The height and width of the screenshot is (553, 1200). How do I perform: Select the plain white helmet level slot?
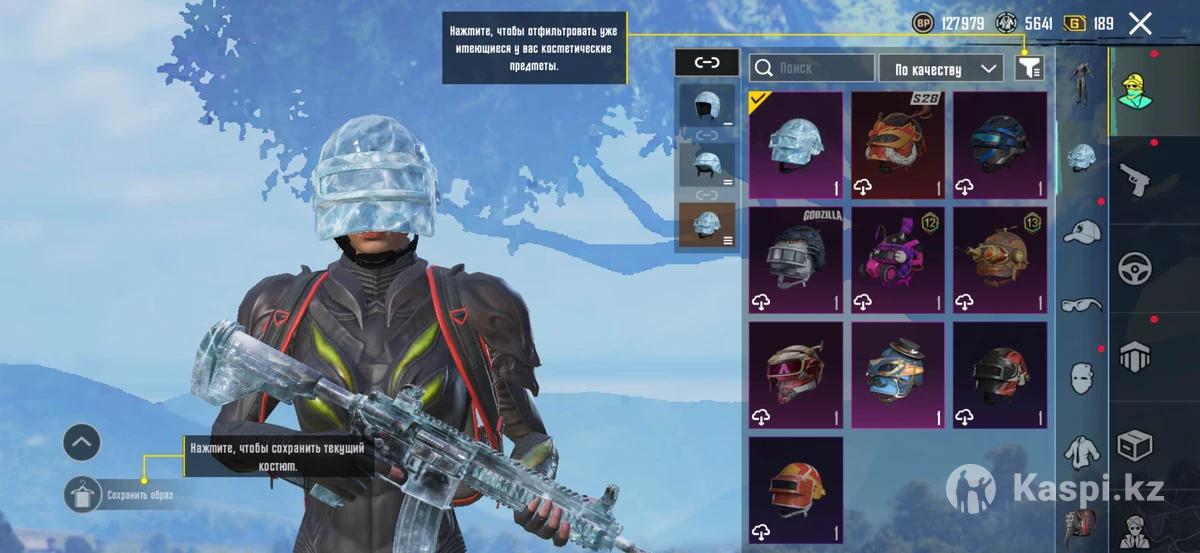[707, 107]
